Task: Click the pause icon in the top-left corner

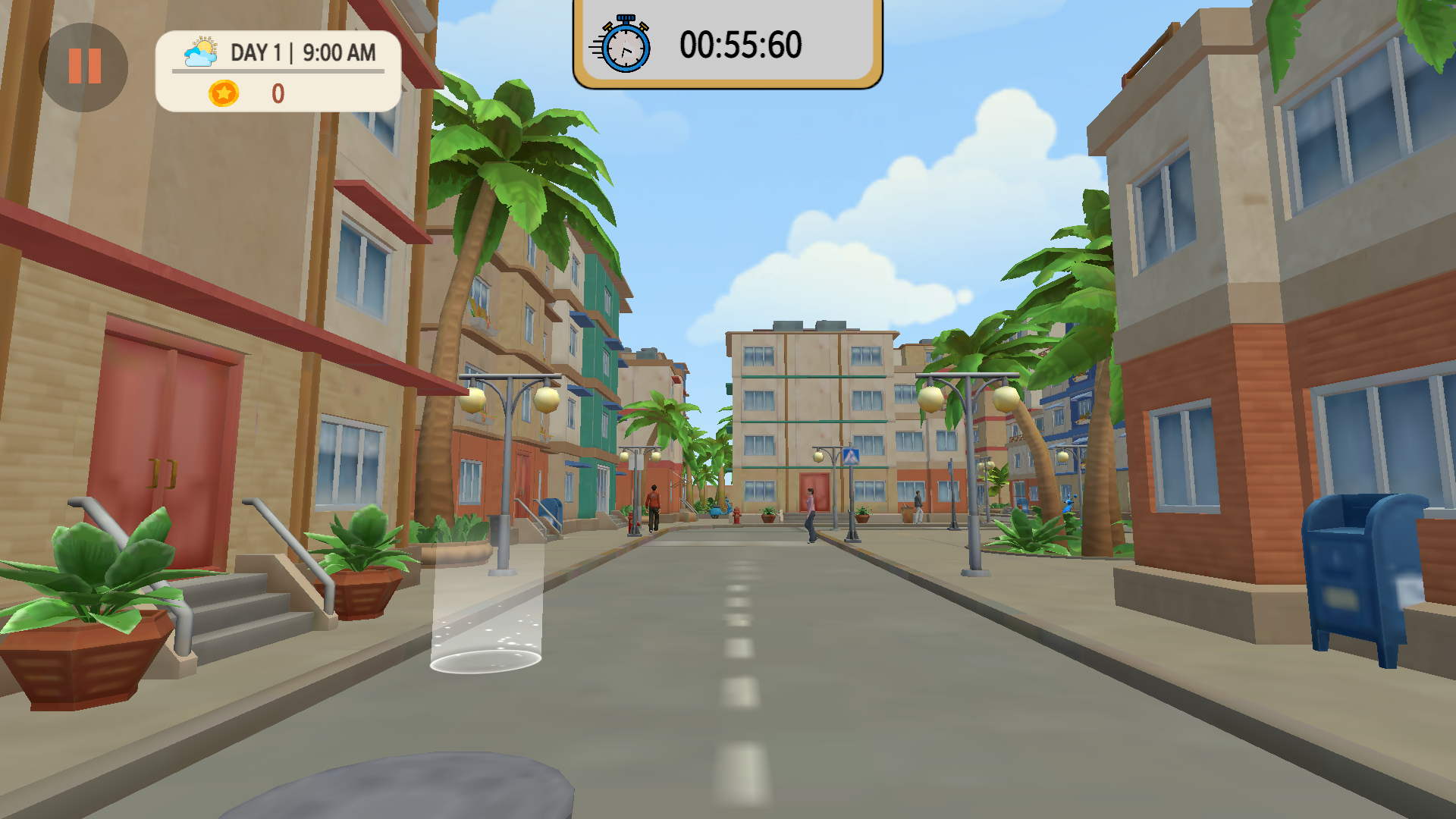Action: (83, 67)
